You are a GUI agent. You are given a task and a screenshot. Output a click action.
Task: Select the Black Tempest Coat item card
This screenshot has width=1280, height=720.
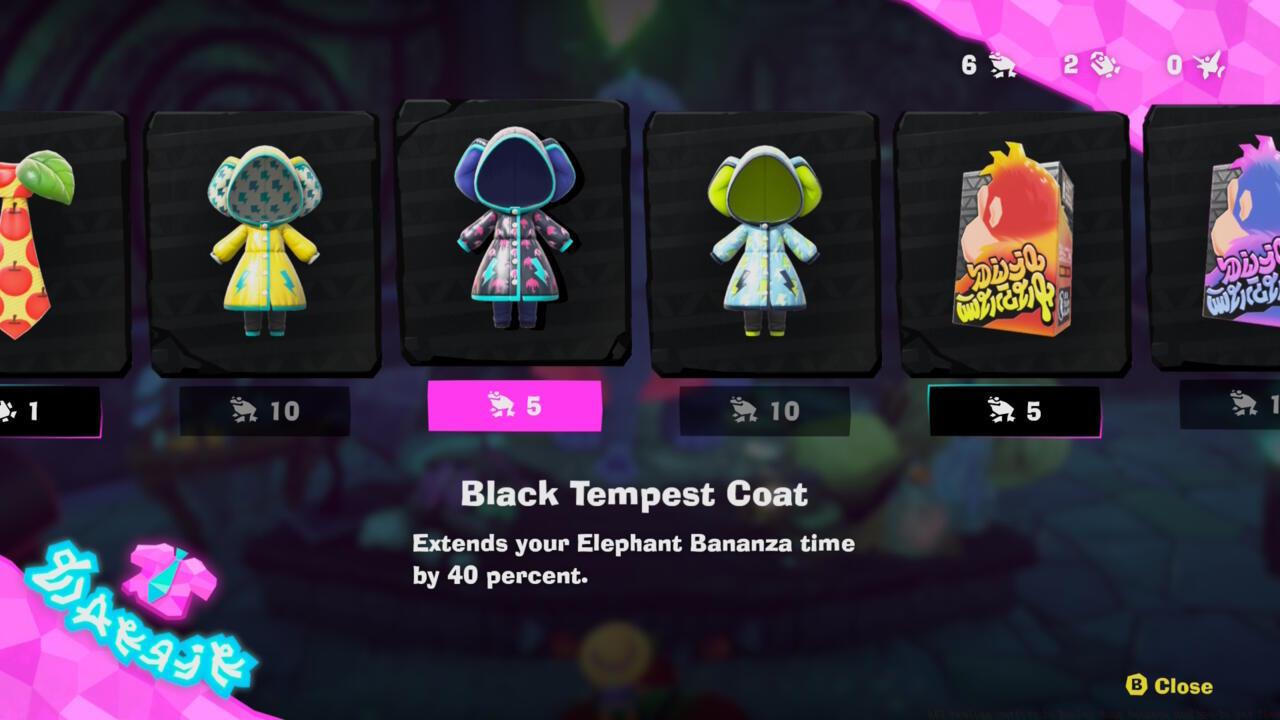click(512, 240)
